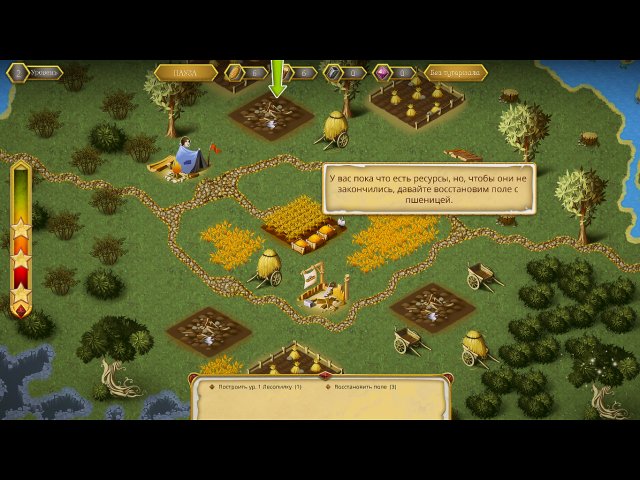Choose the Без туториала skip-tutorial button
640x480 pixels.
pyautogui.click(x=455, y=73)
